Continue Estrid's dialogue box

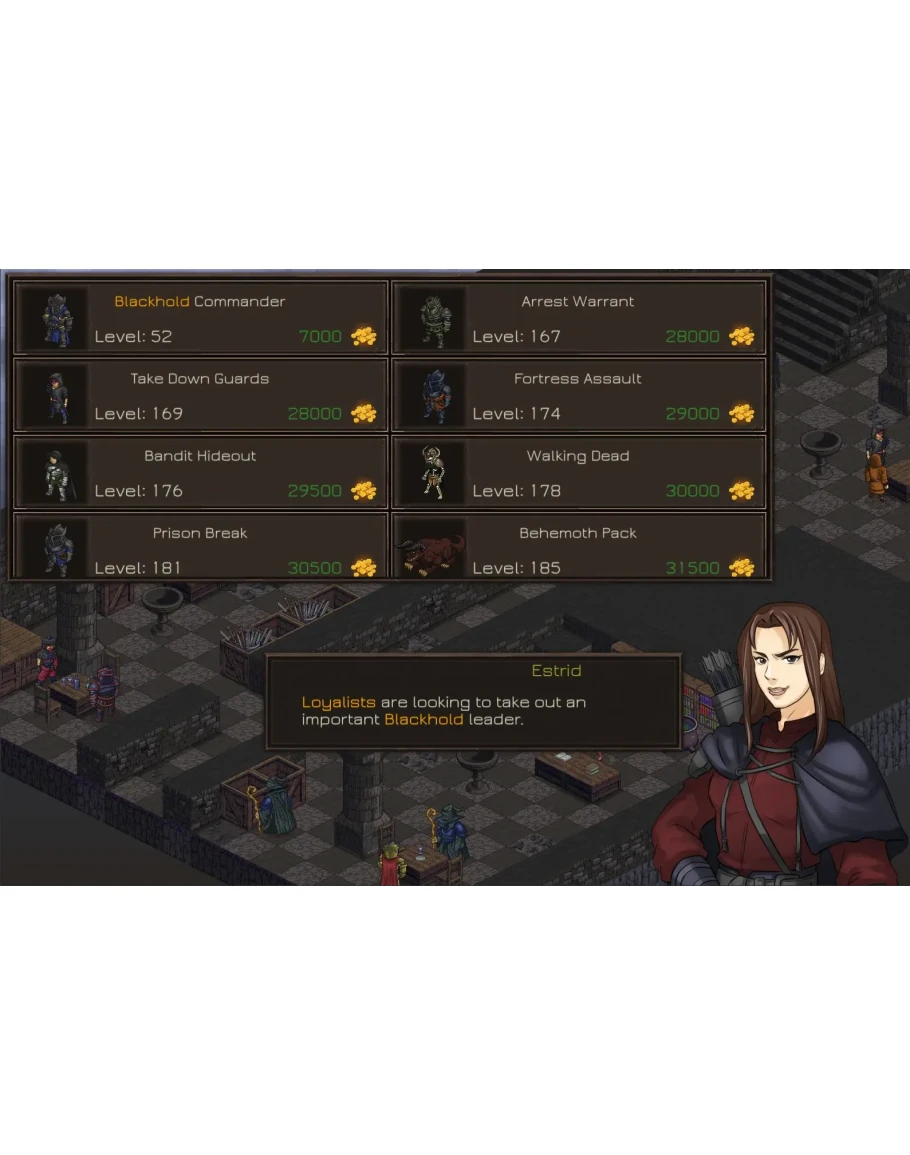tap(473, 702)
